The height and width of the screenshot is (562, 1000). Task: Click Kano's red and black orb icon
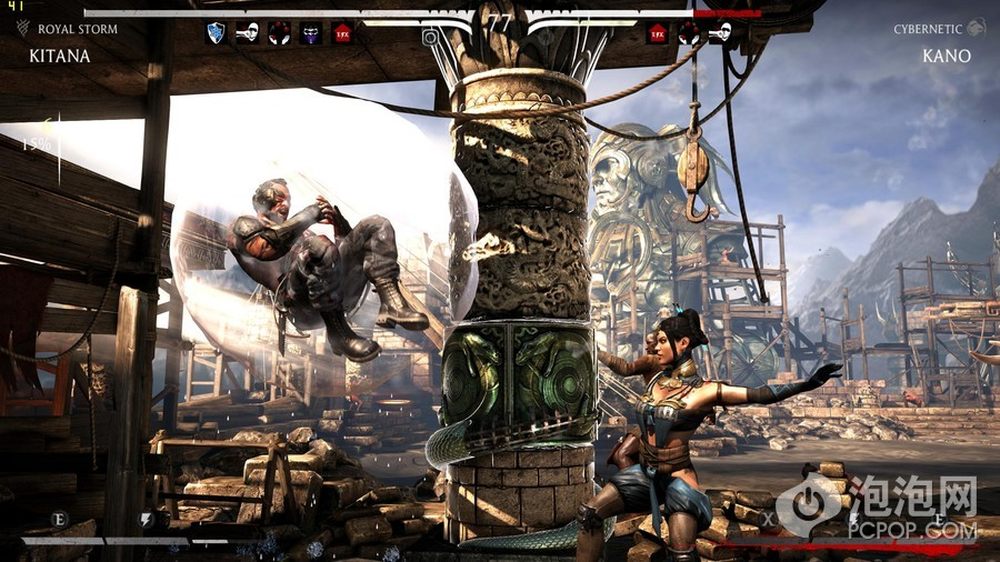[689, 33]
